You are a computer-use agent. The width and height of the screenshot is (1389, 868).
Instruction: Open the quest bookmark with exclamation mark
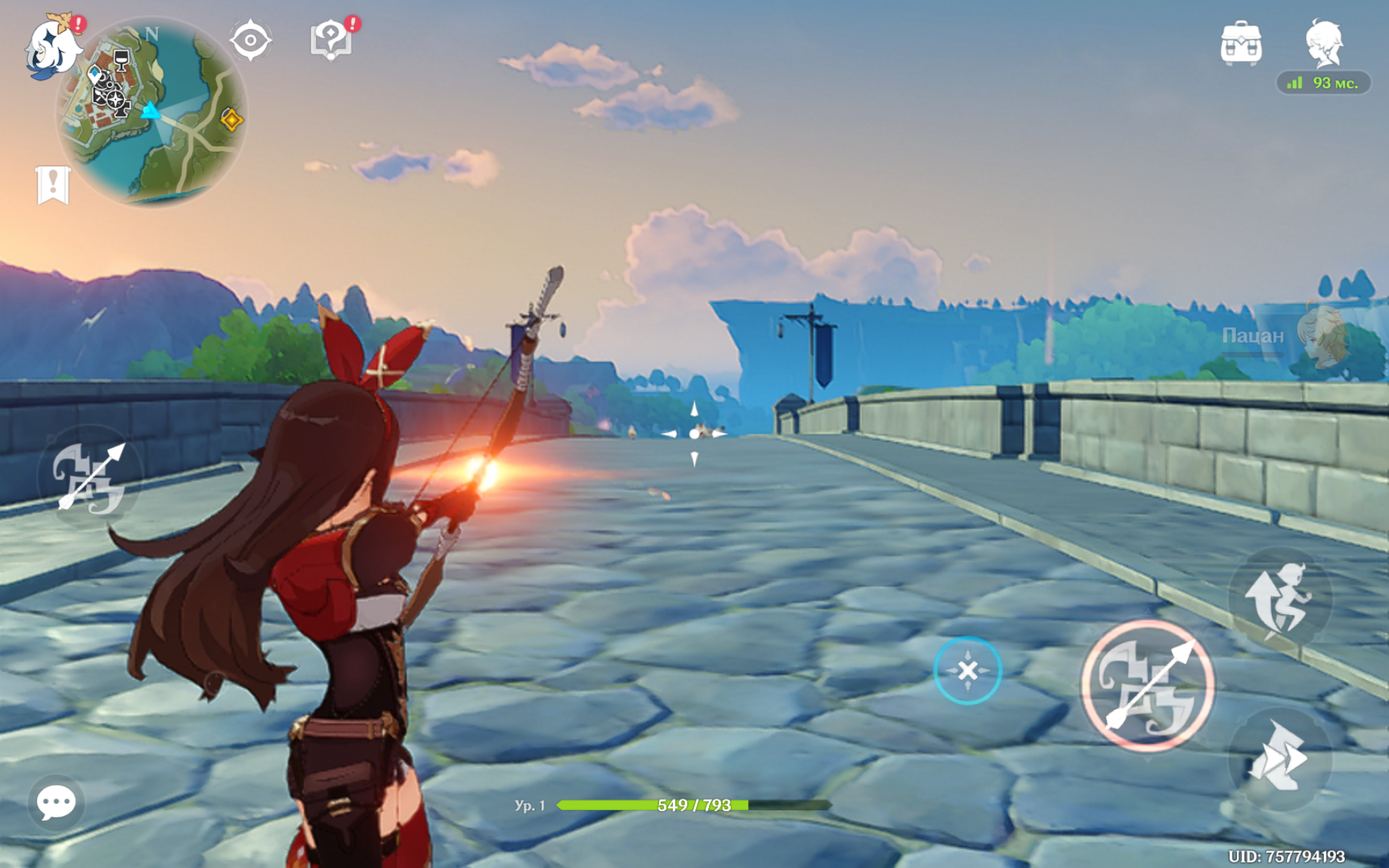[x=53, y=185]
